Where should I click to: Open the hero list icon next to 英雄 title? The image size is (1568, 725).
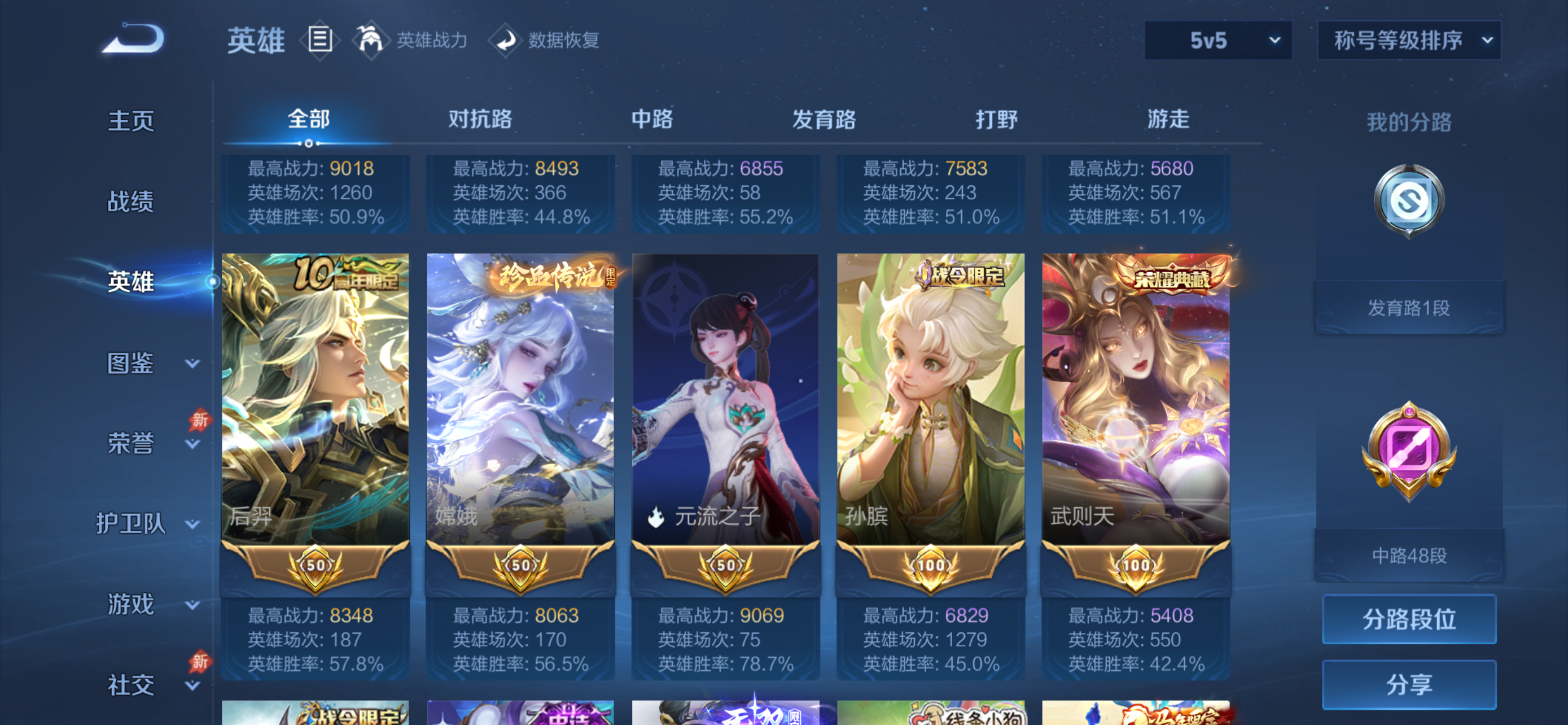coord(319,40)
